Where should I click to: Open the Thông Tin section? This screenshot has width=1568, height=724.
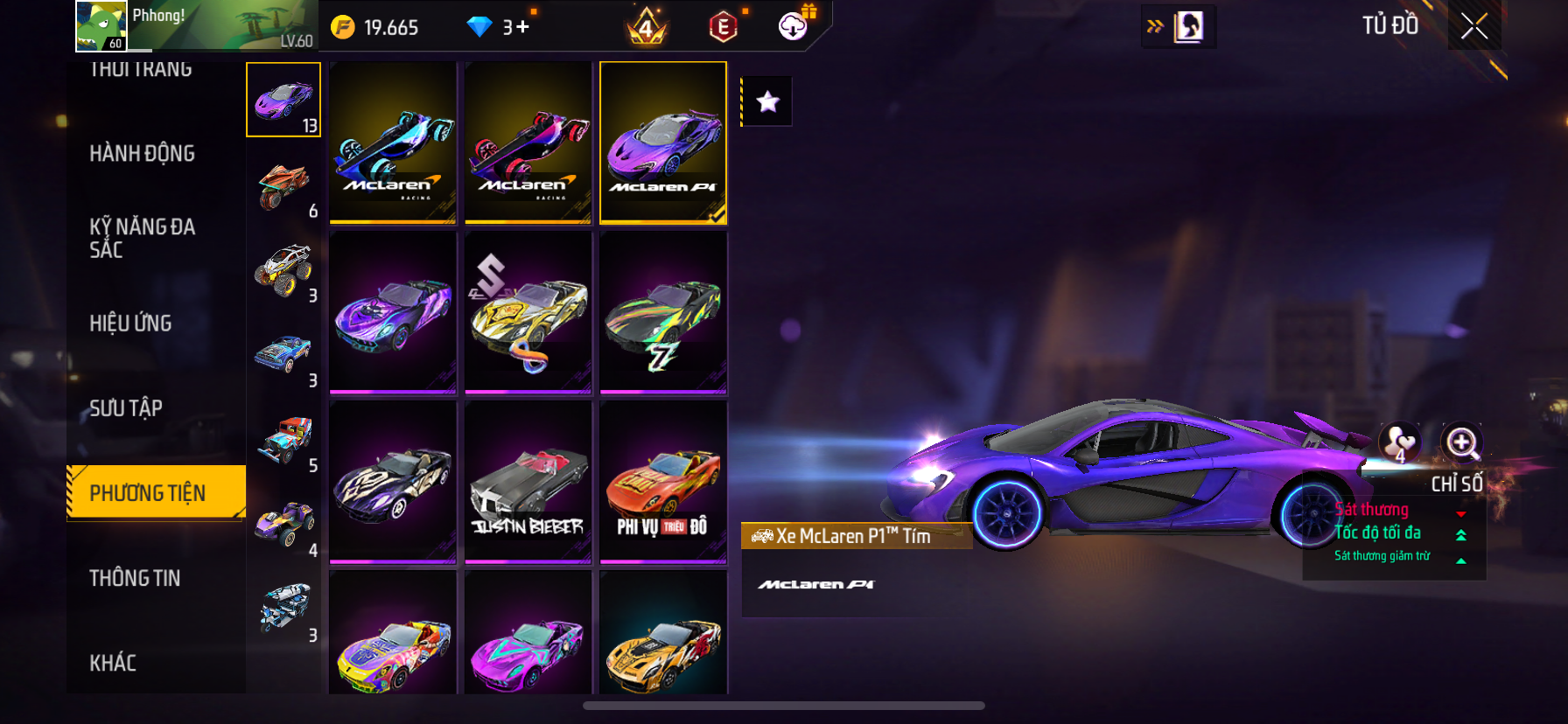135,578
